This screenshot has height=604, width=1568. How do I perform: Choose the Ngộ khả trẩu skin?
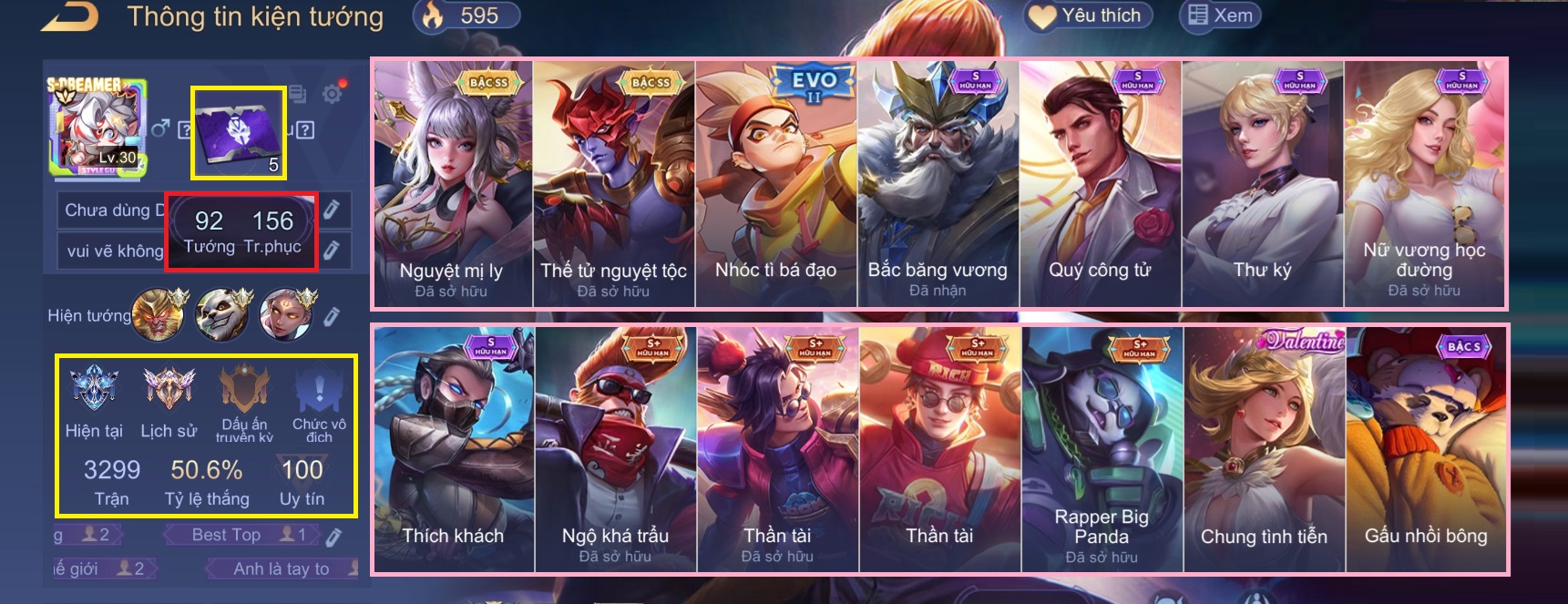(615, 449)
